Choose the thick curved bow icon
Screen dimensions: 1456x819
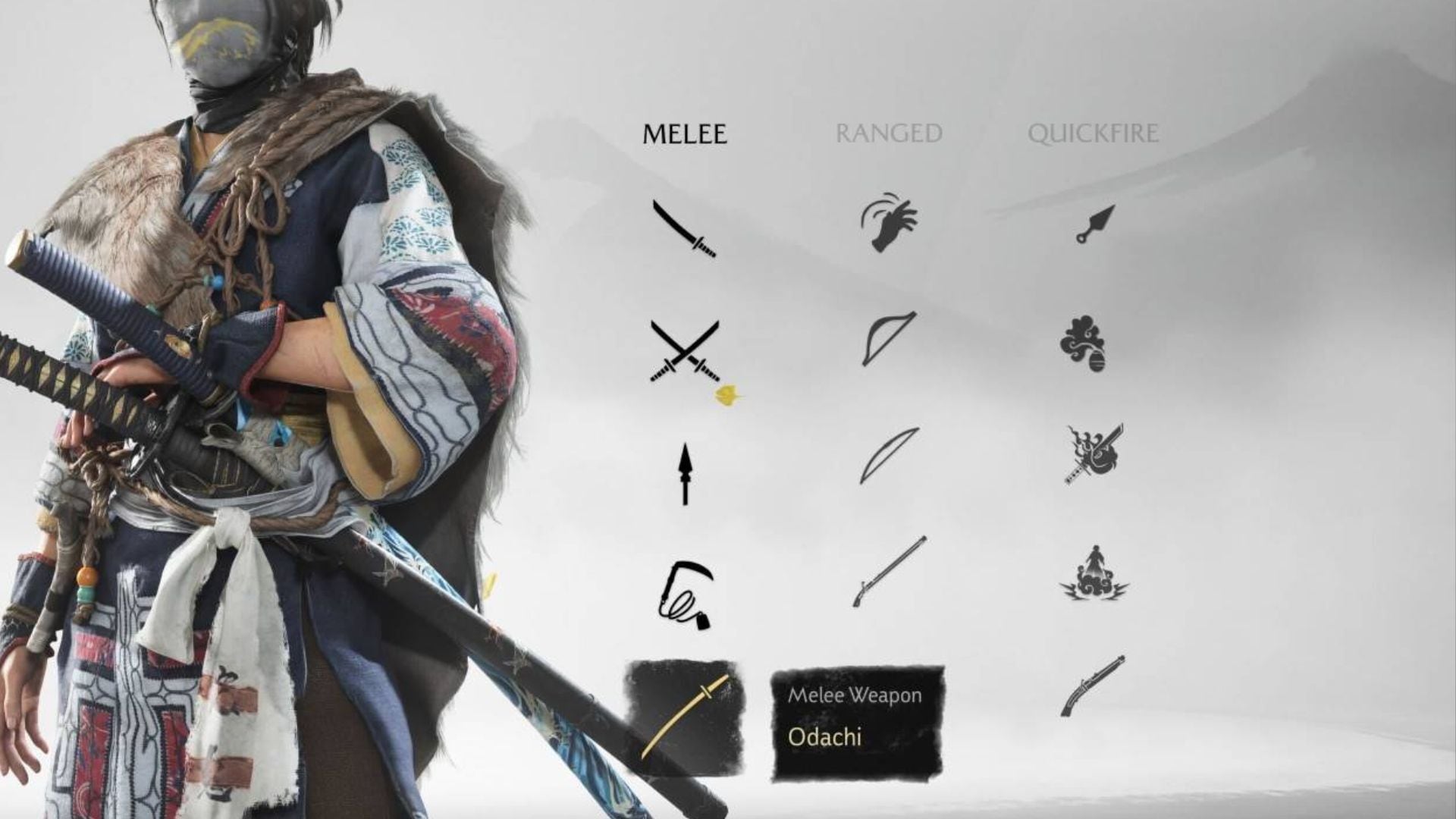(889, 338)
